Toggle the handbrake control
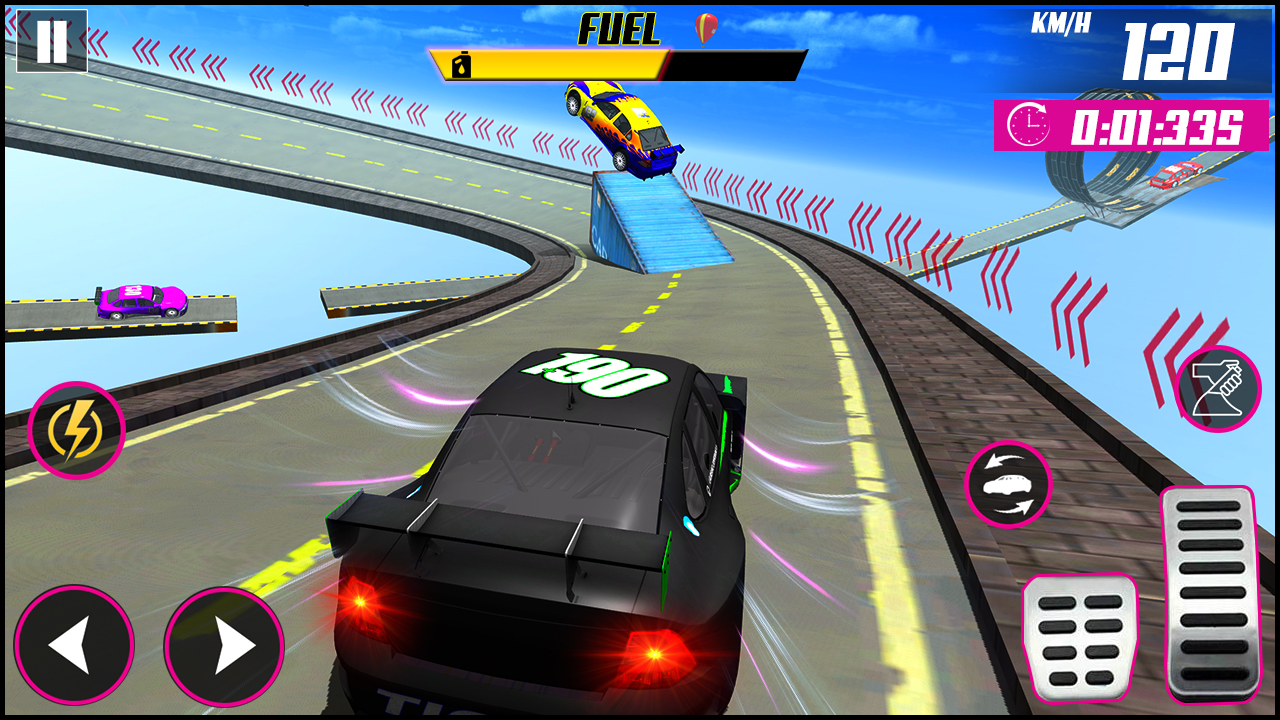 pyautogui.click(x=1218, y=389)
